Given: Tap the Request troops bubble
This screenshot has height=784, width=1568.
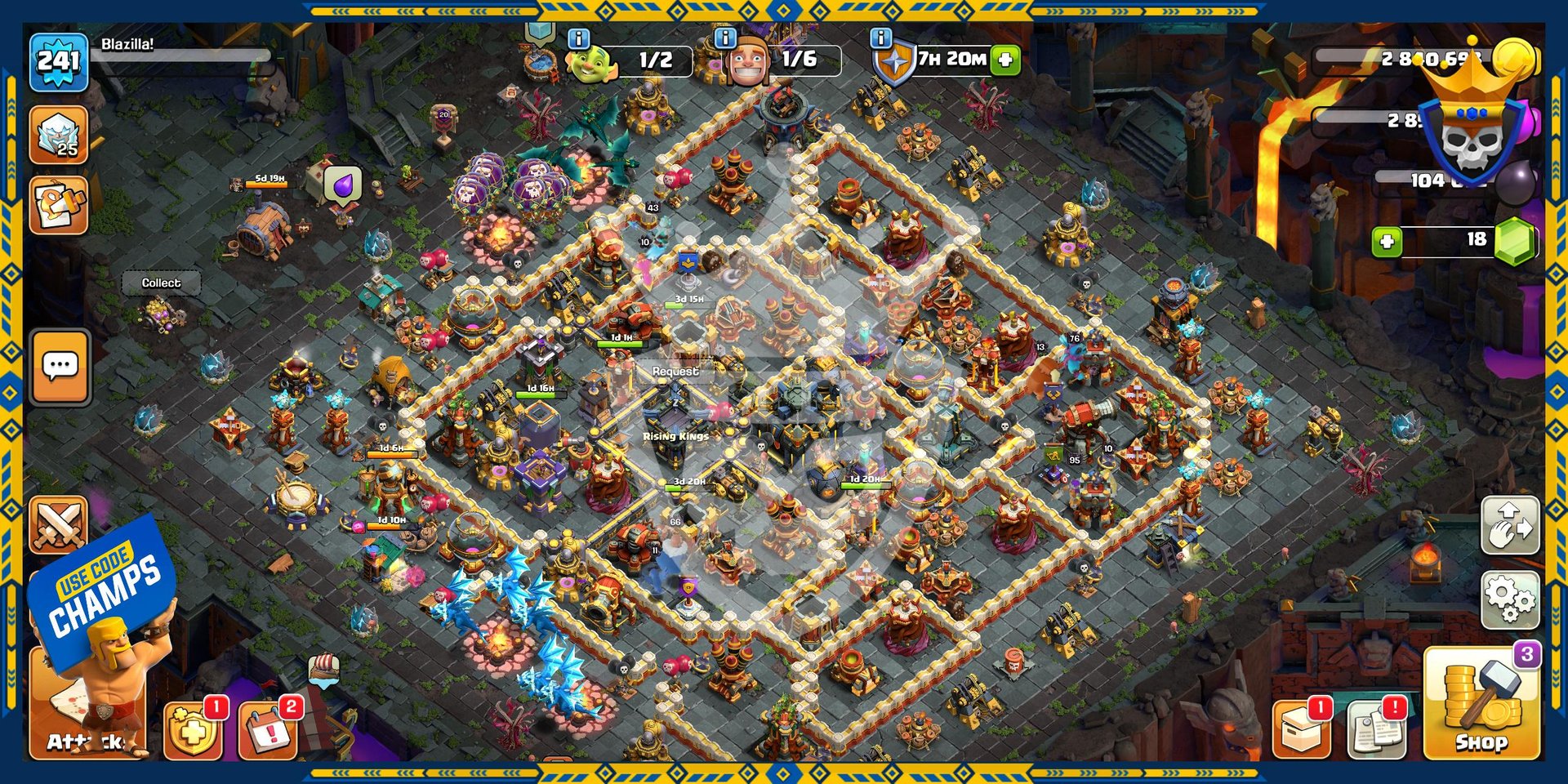Looking at the screenshot, I should coord(675,372).
